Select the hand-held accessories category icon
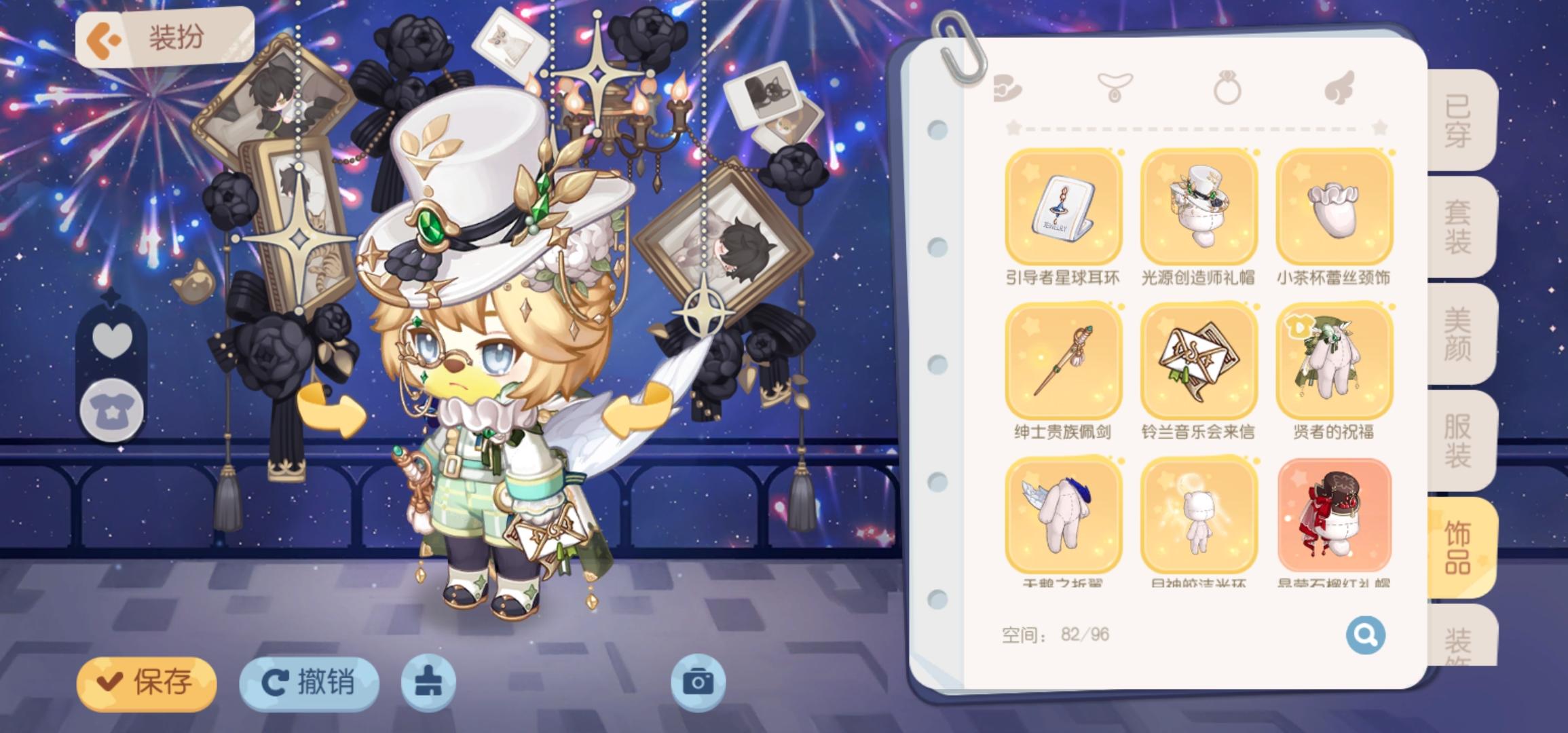 click(x=1007, y=85)
